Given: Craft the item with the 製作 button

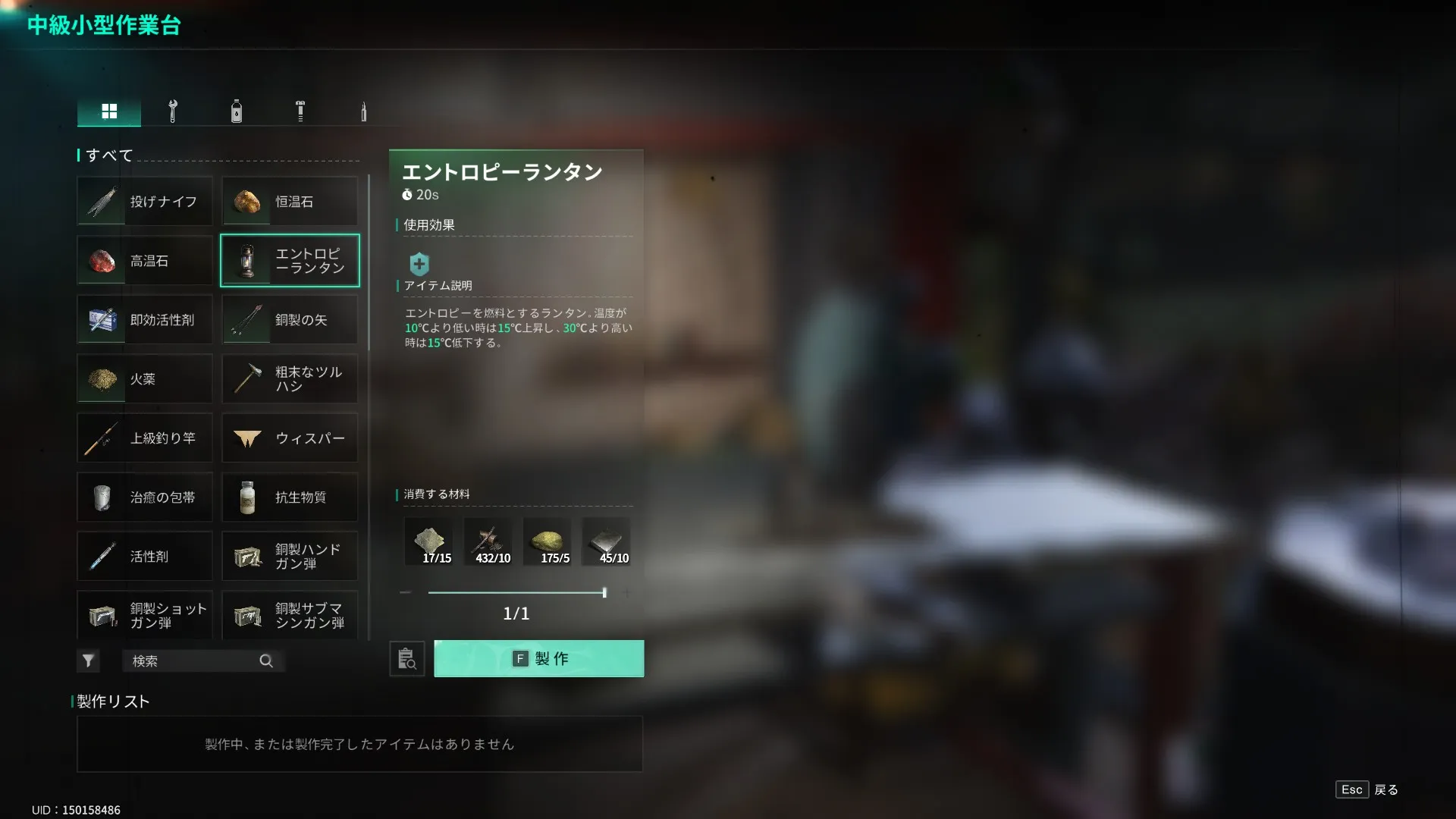Looking at the screenshot, I should 538,658.
